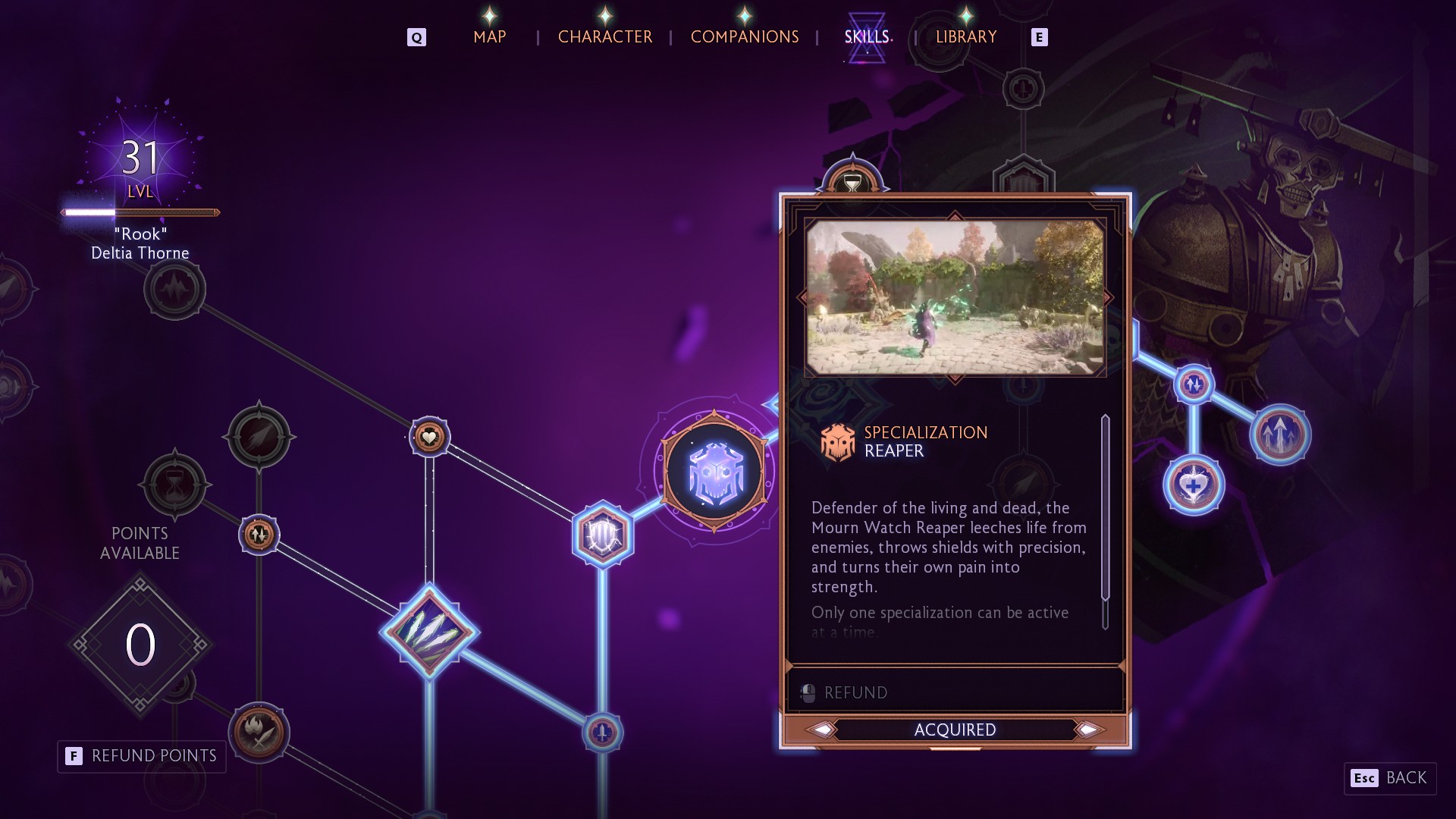The width and height of the screenshot is (1456, 819).
Task: Select the Reaper specialization skull node
Action: coord(714,472)
